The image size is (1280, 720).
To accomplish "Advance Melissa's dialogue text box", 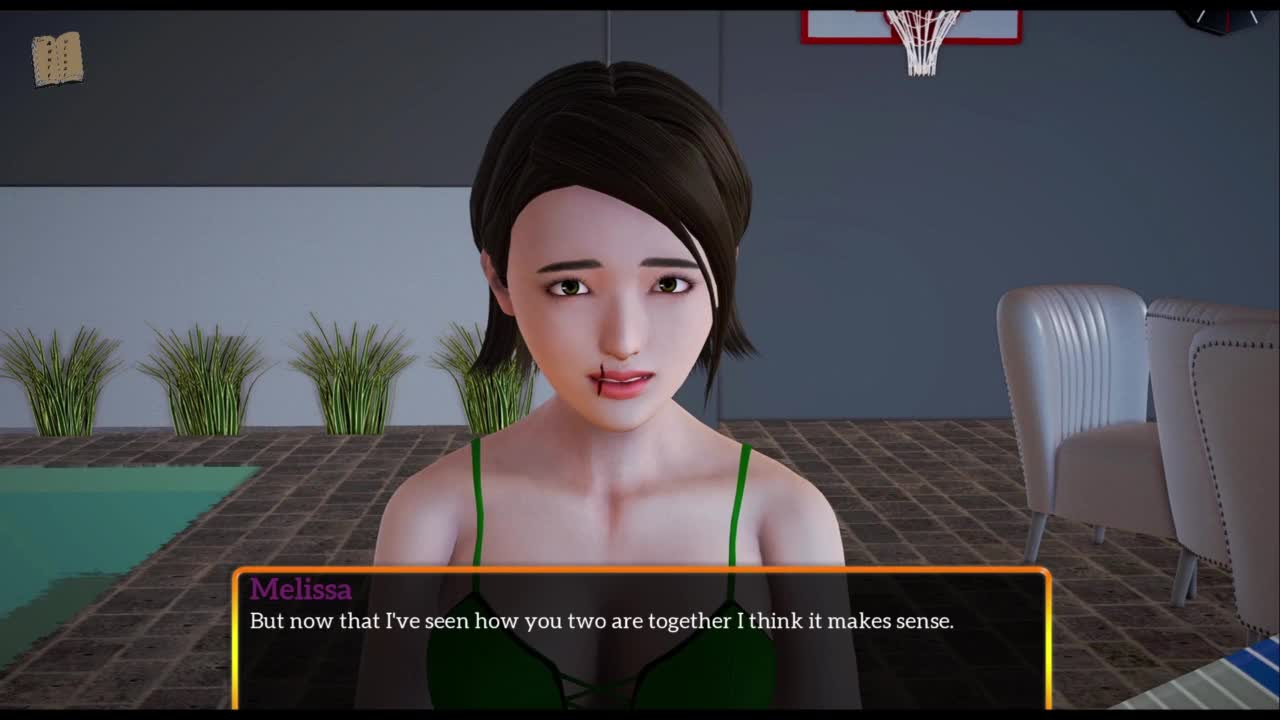I will (640, 639).
